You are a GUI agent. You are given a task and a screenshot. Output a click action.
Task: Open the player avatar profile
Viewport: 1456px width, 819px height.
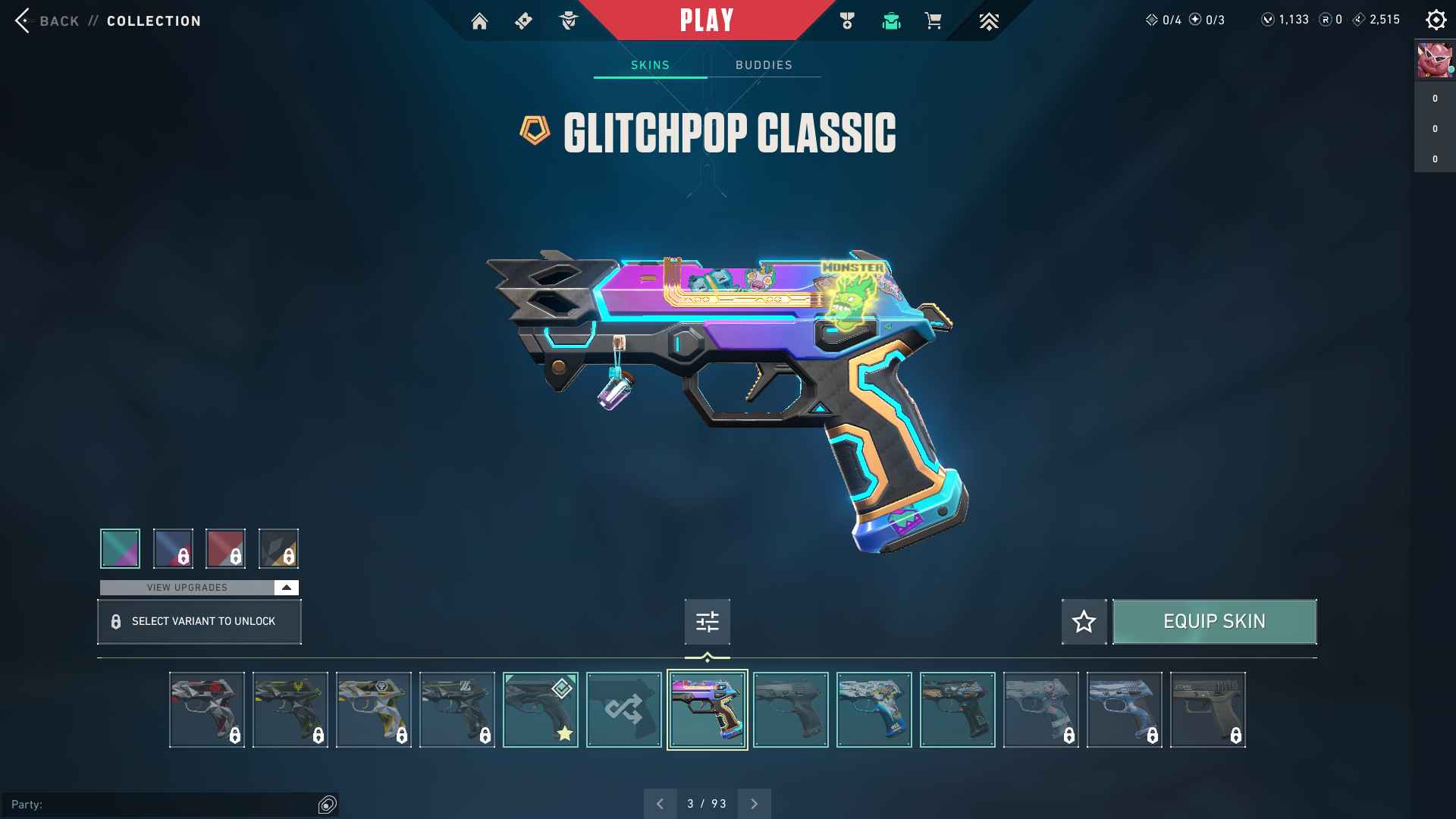(x=1435, y=61)
